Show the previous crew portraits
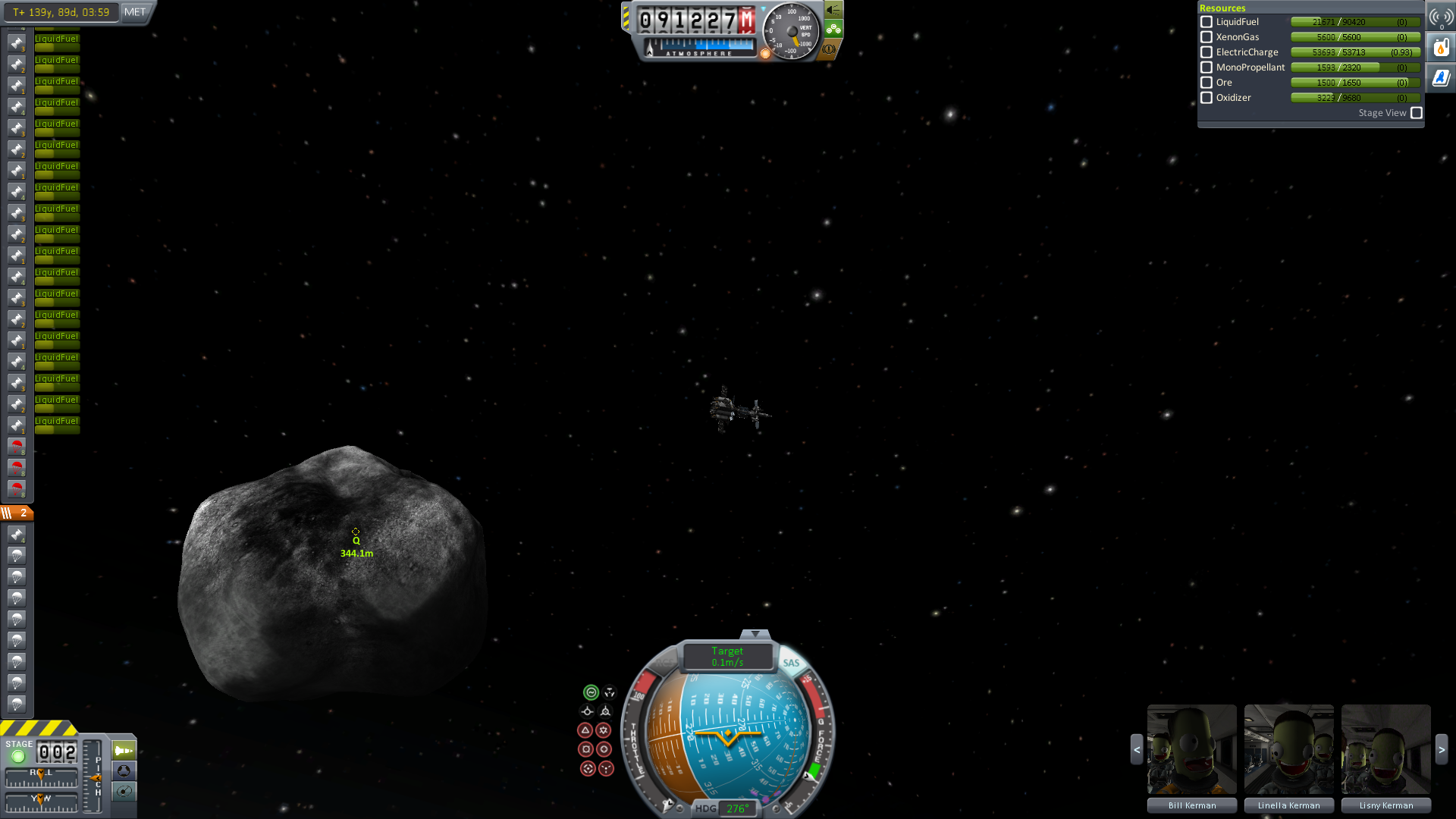1456x819 pixels. 1137,749
